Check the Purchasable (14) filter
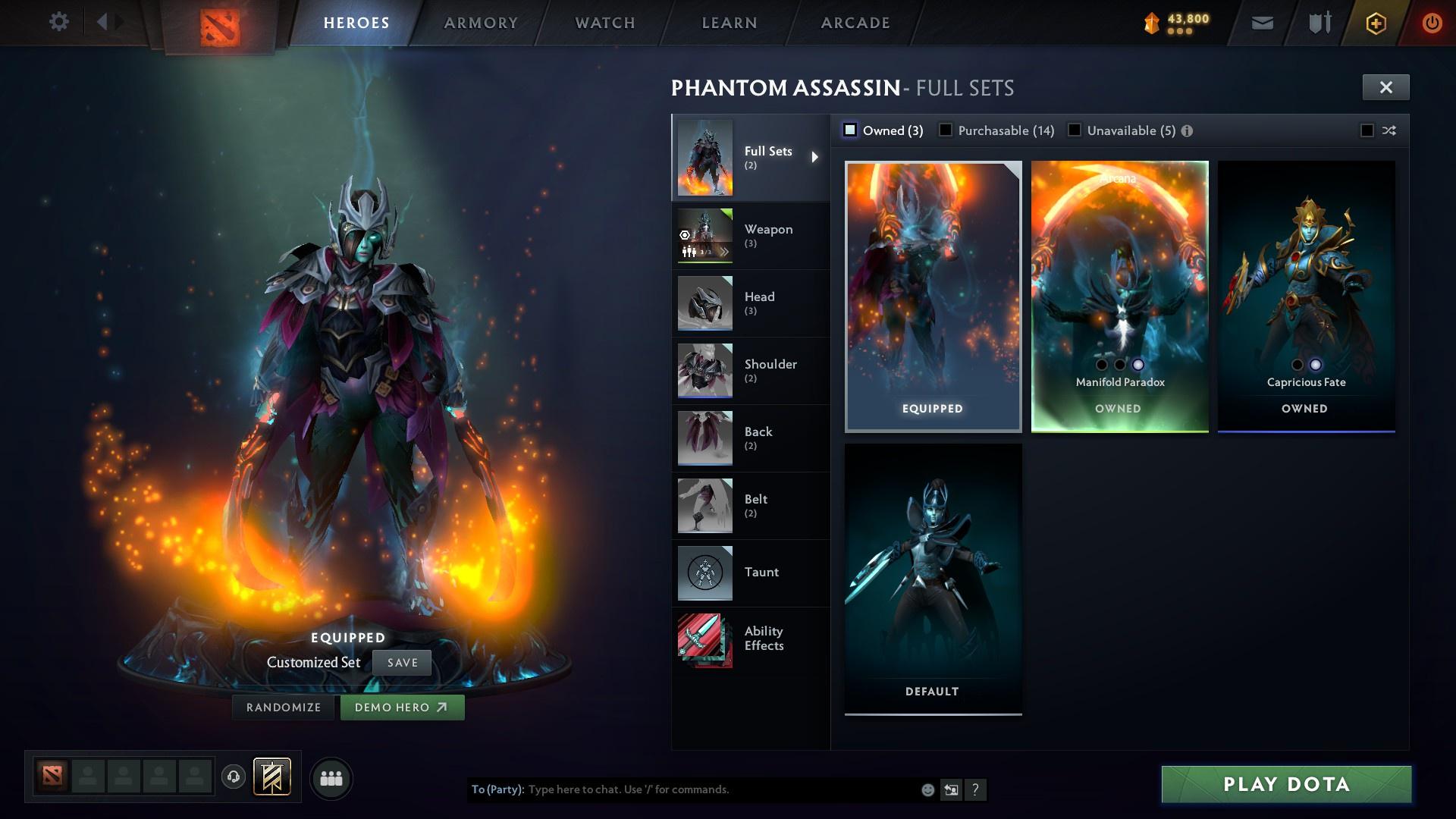The image size is (1456, 819). [x=946, y=130]
